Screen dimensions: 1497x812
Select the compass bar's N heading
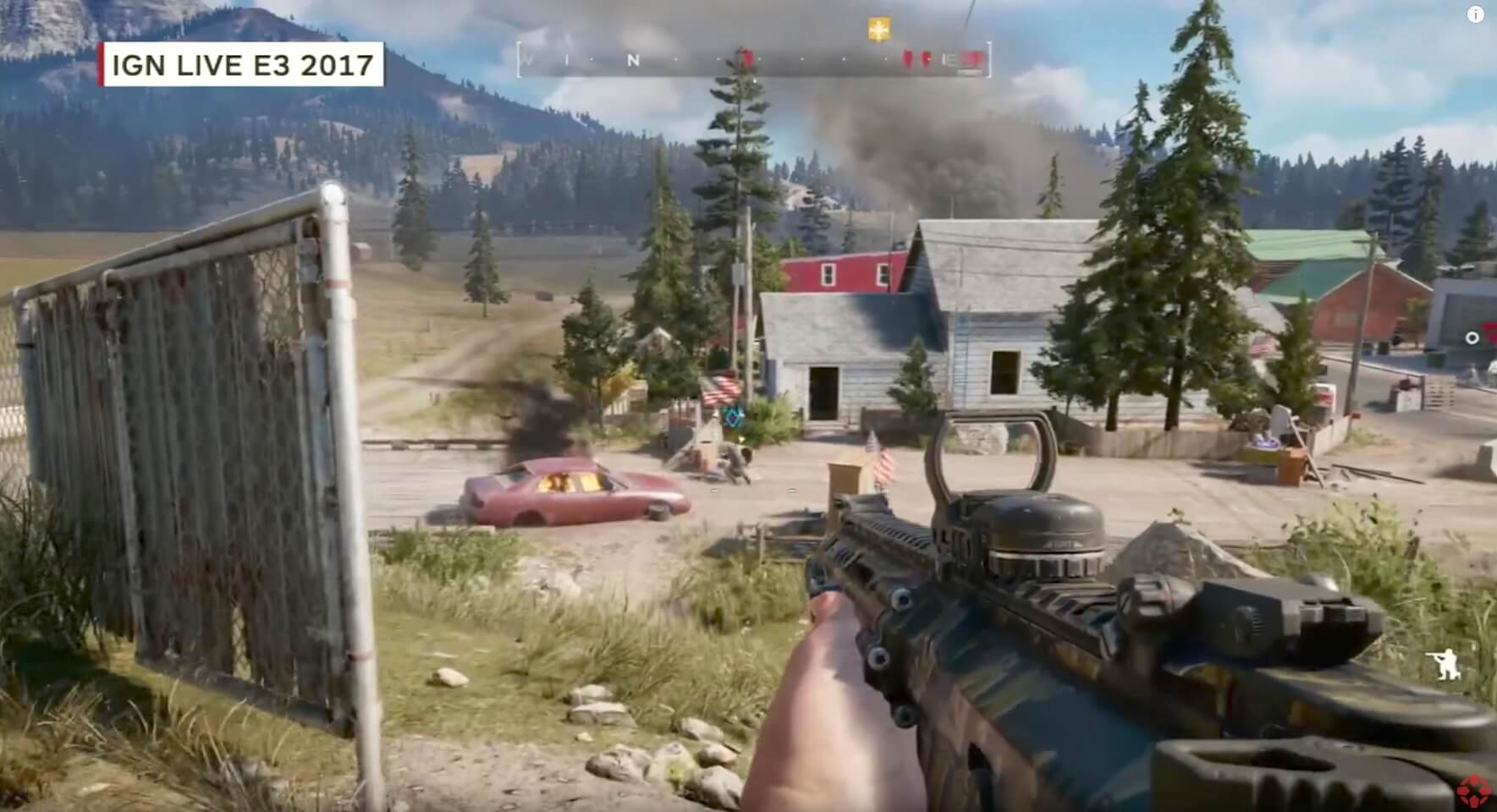pos(633,60)
